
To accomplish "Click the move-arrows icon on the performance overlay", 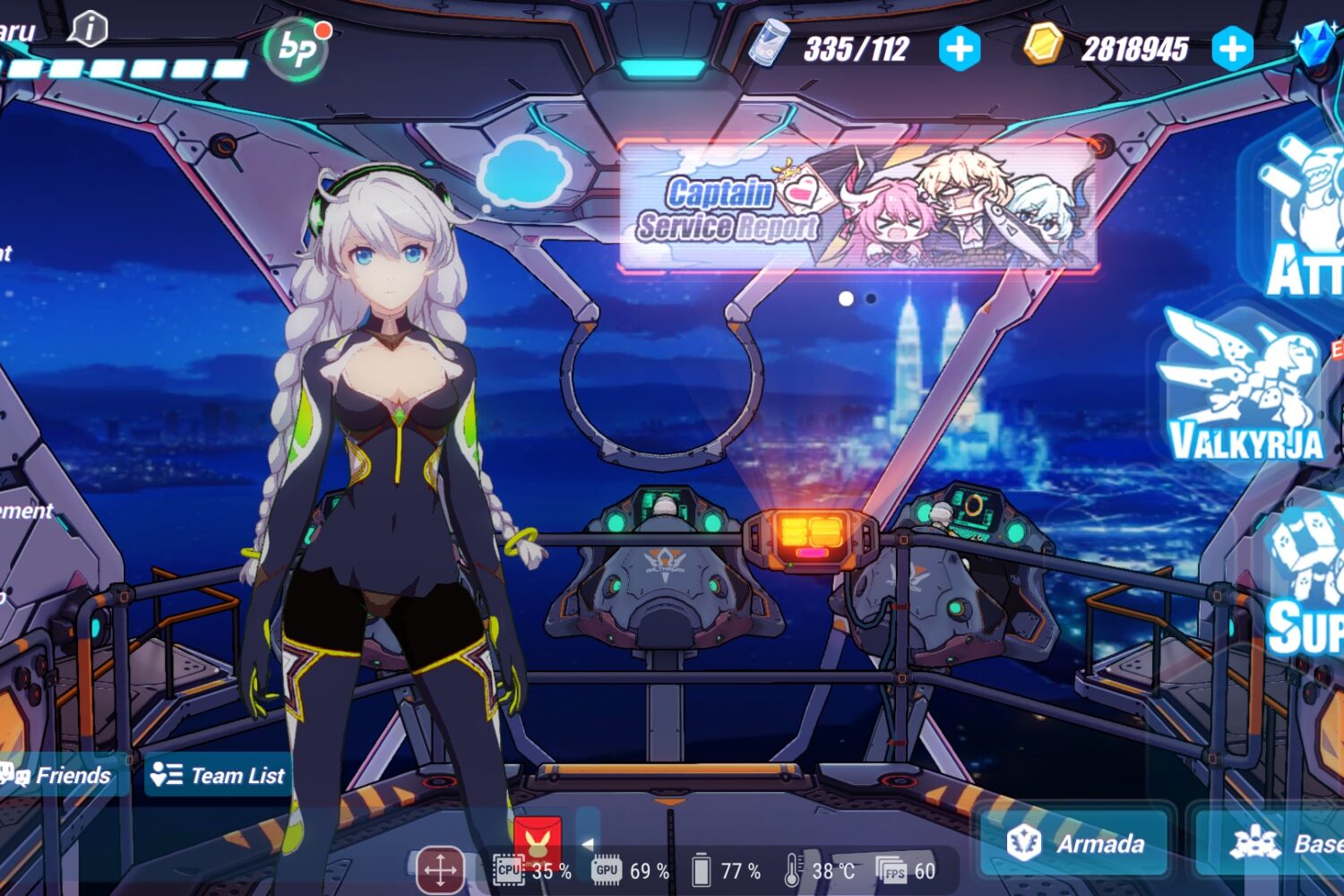I will pyautogui.click(x=440, y=869).
